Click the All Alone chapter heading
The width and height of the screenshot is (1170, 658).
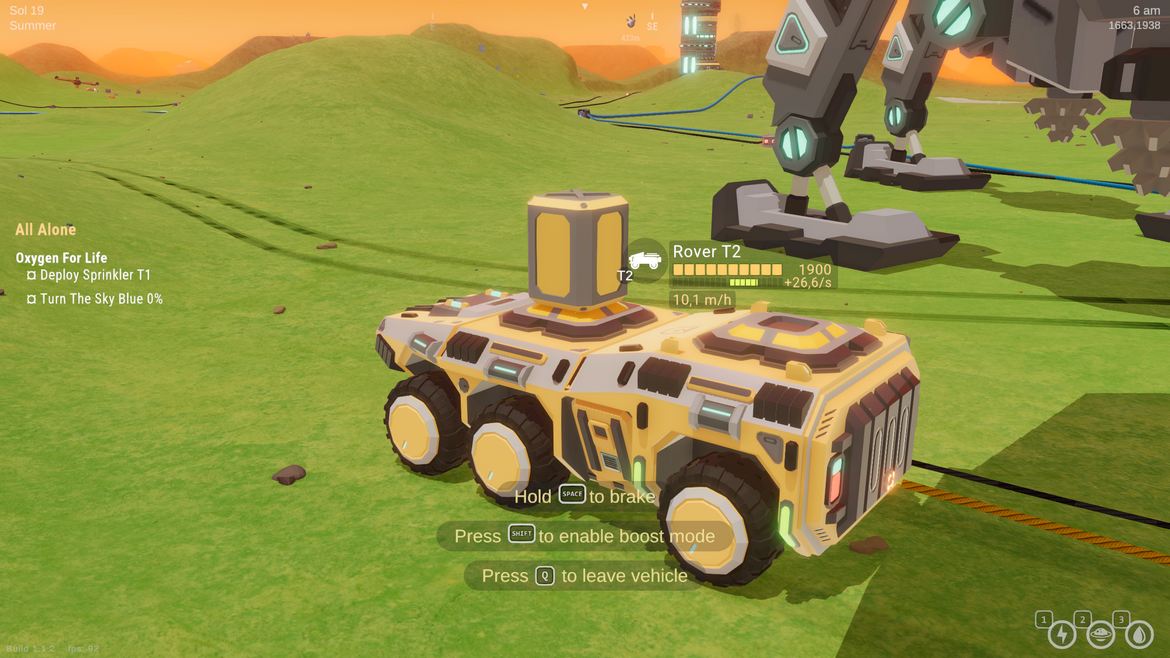[x=46, y=230]
